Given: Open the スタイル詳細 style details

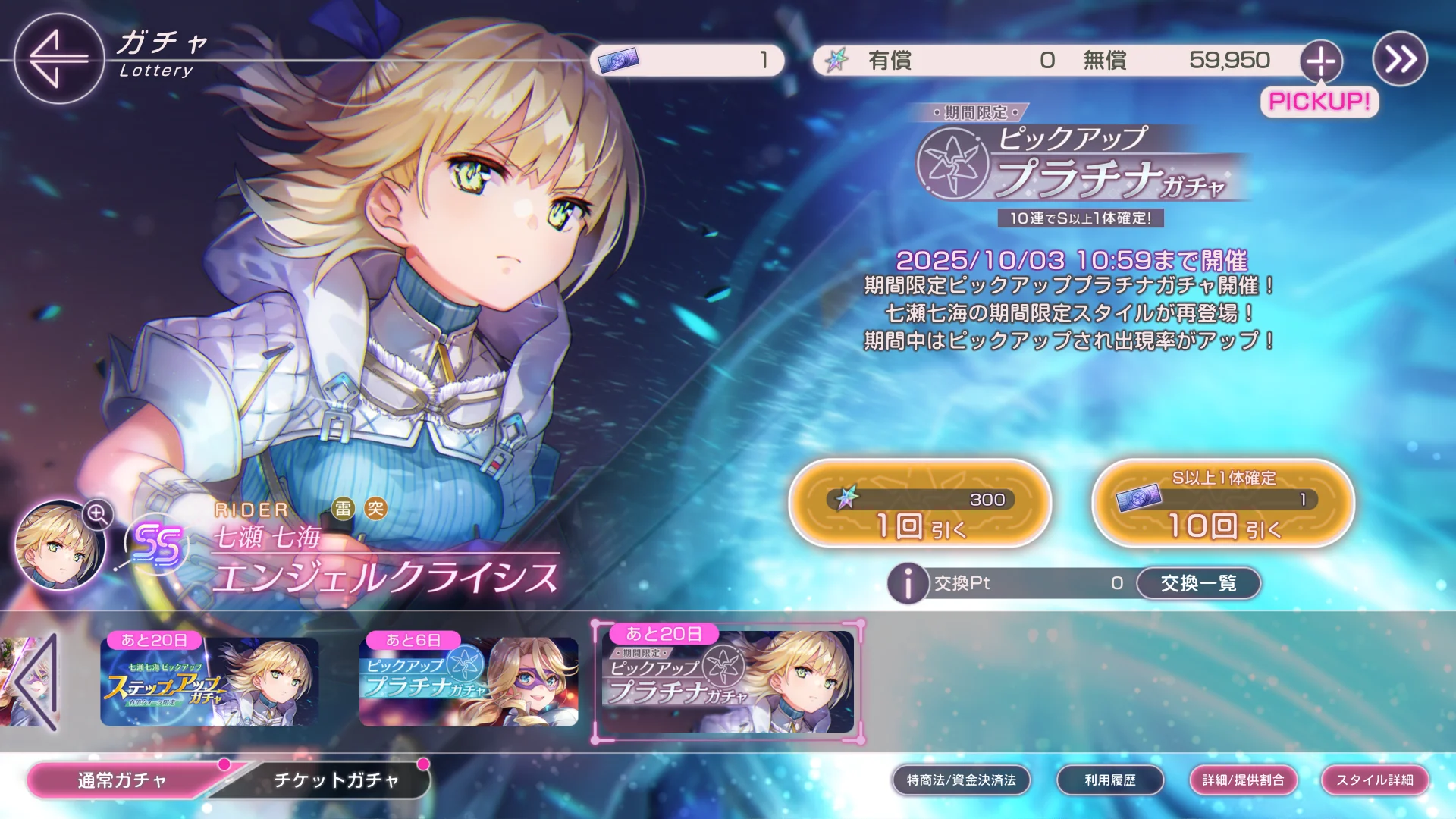Looking at the screenshot, I should tap(1374, 780).
